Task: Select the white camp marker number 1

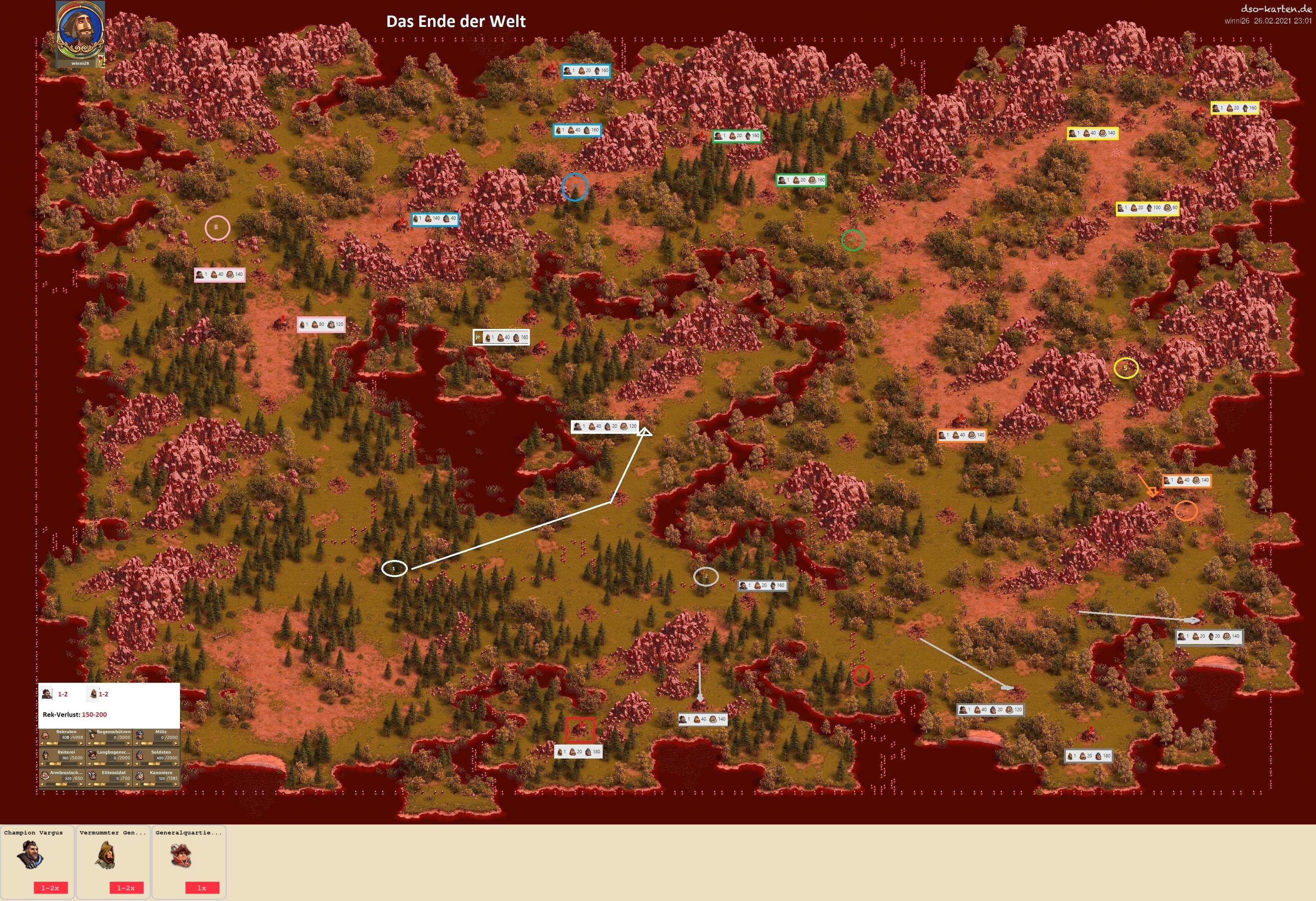Action: click(x=394, y=568)
